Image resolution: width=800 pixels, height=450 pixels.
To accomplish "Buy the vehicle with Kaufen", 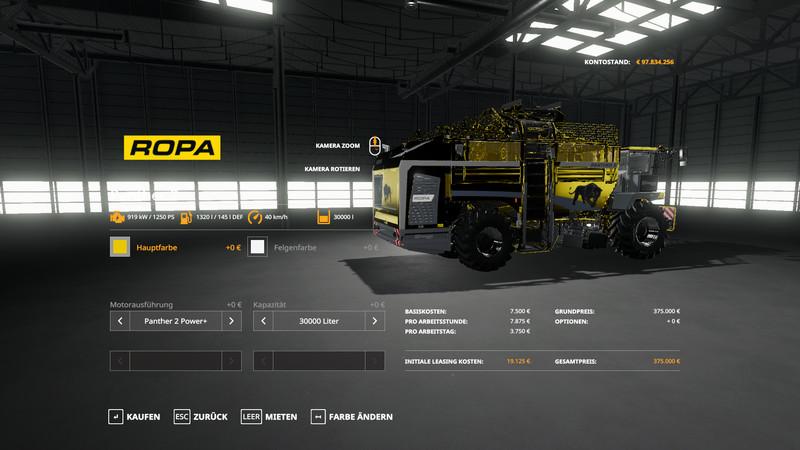I will point(135,416).
